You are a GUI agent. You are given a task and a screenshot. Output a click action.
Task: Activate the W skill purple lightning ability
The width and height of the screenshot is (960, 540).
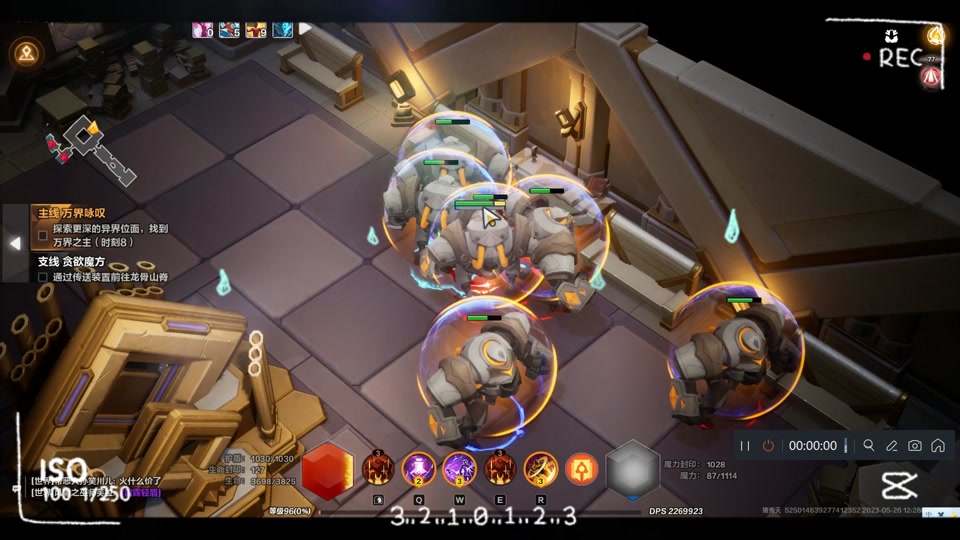[459, 468]
